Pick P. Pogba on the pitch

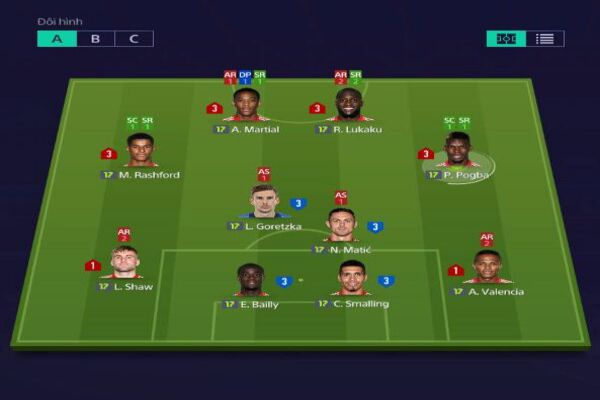(457, 151)
